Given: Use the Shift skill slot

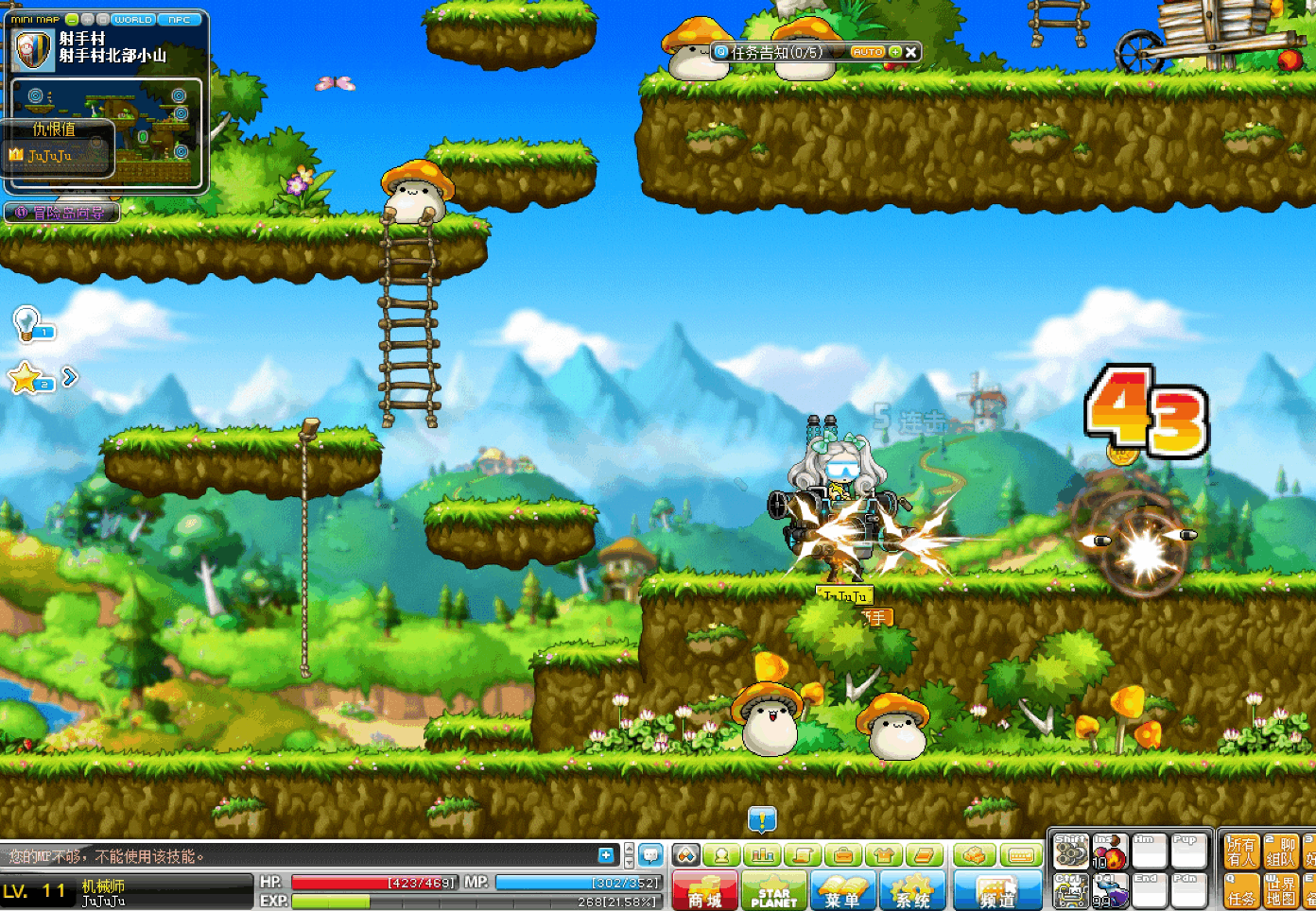Looking at the screenshot, I should 1071,852.
